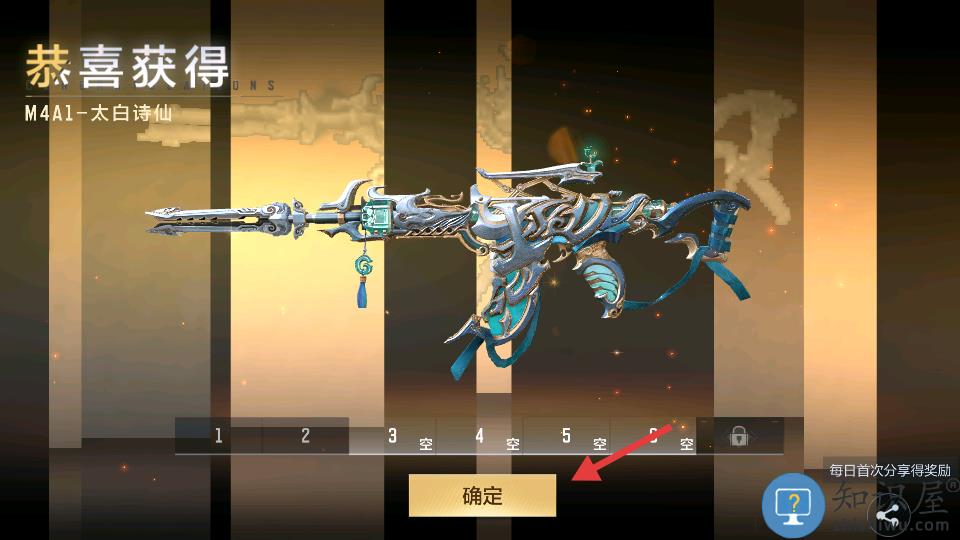Confirm with the 确定 button
The width and height of the screenshot is (960, 540).
pyautogui.click(x=482, y=495)
